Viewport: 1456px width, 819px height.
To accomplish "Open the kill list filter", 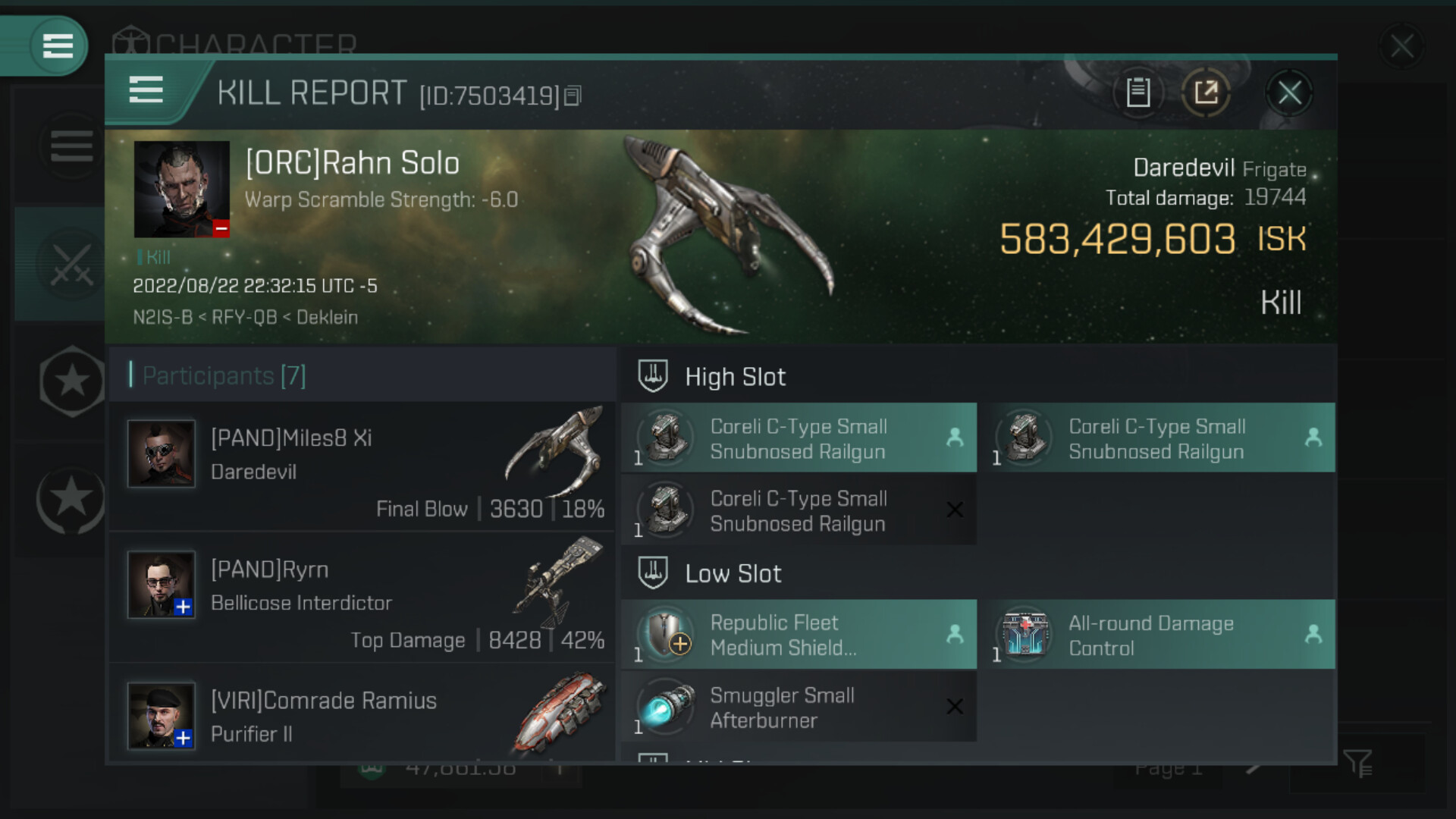I will point(1357,764).
